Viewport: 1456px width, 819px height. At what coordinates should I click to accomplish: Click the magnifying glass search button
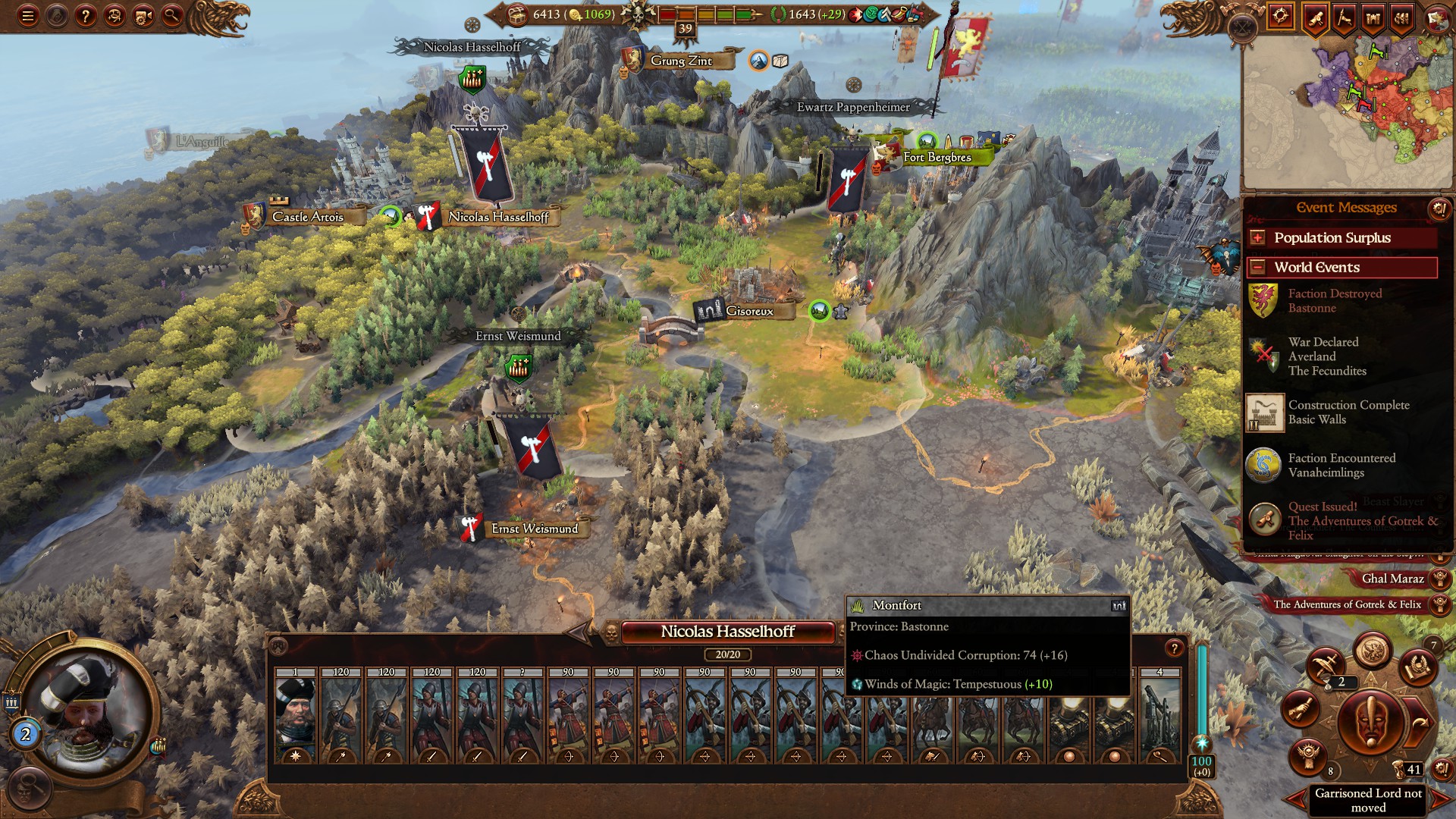[x=172, y=15]
